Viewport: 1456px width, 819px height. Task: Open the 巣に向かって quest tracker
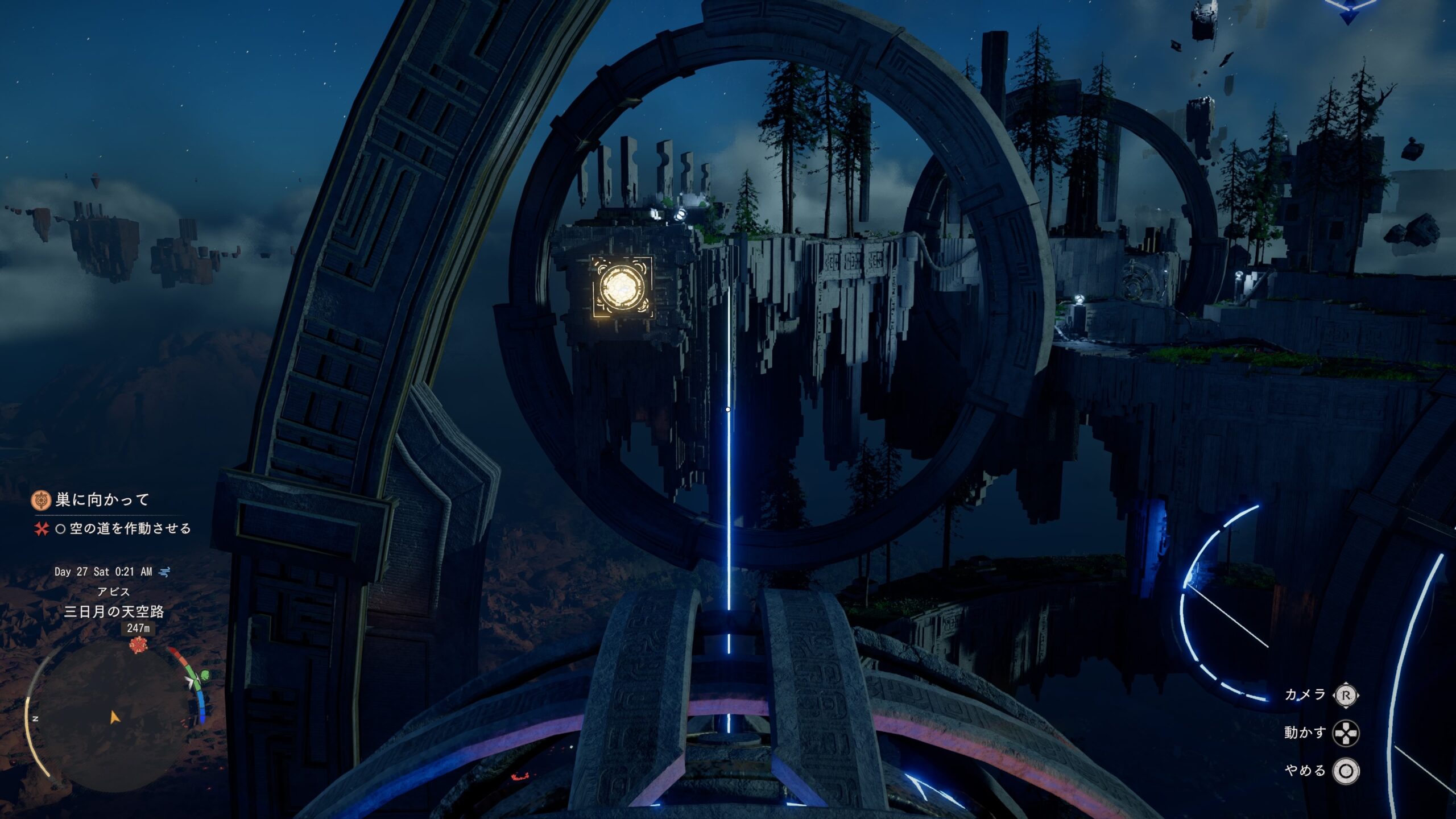101,500
